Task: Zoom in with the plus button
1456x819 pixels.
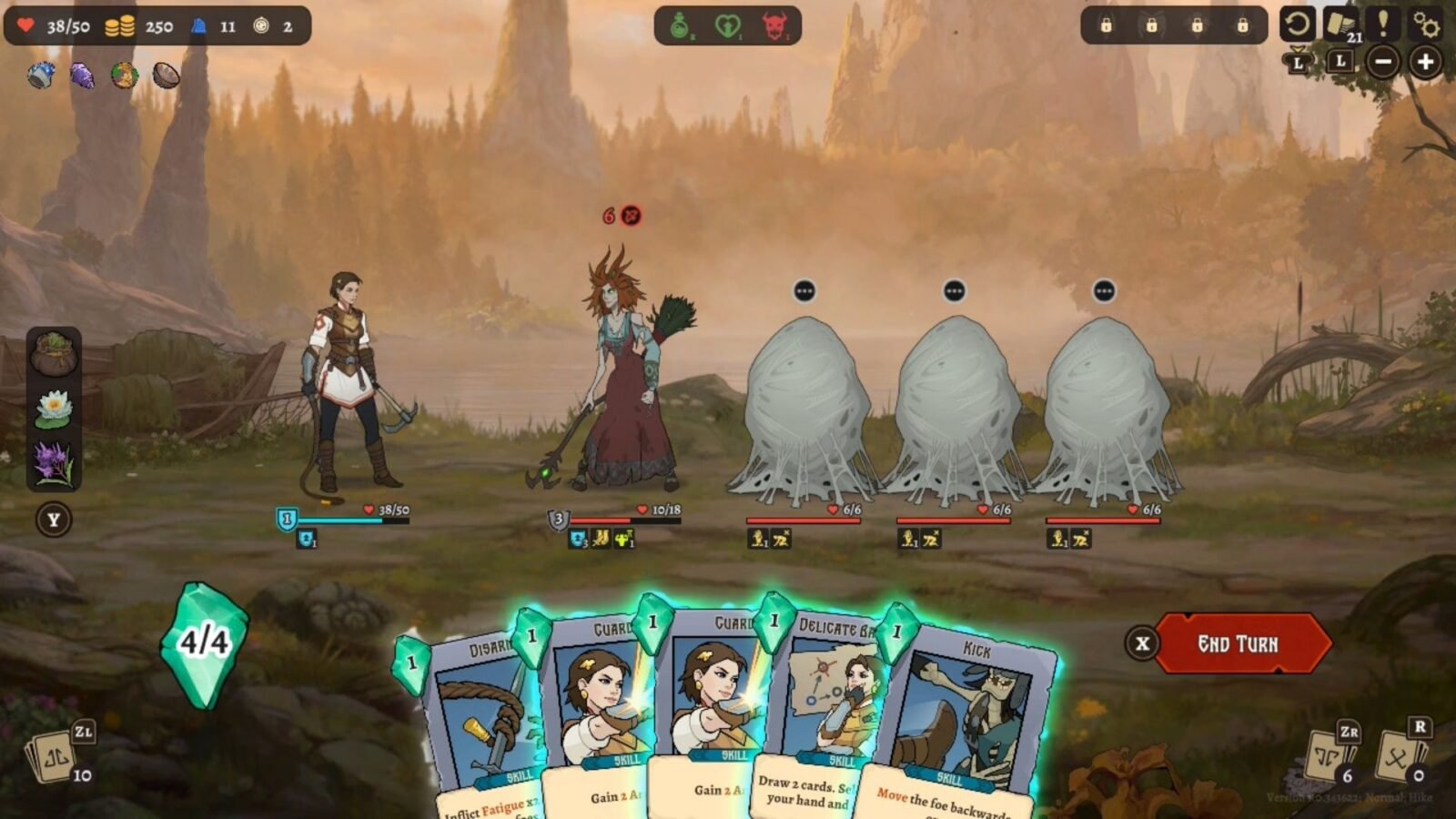Action: [1425, 62]
